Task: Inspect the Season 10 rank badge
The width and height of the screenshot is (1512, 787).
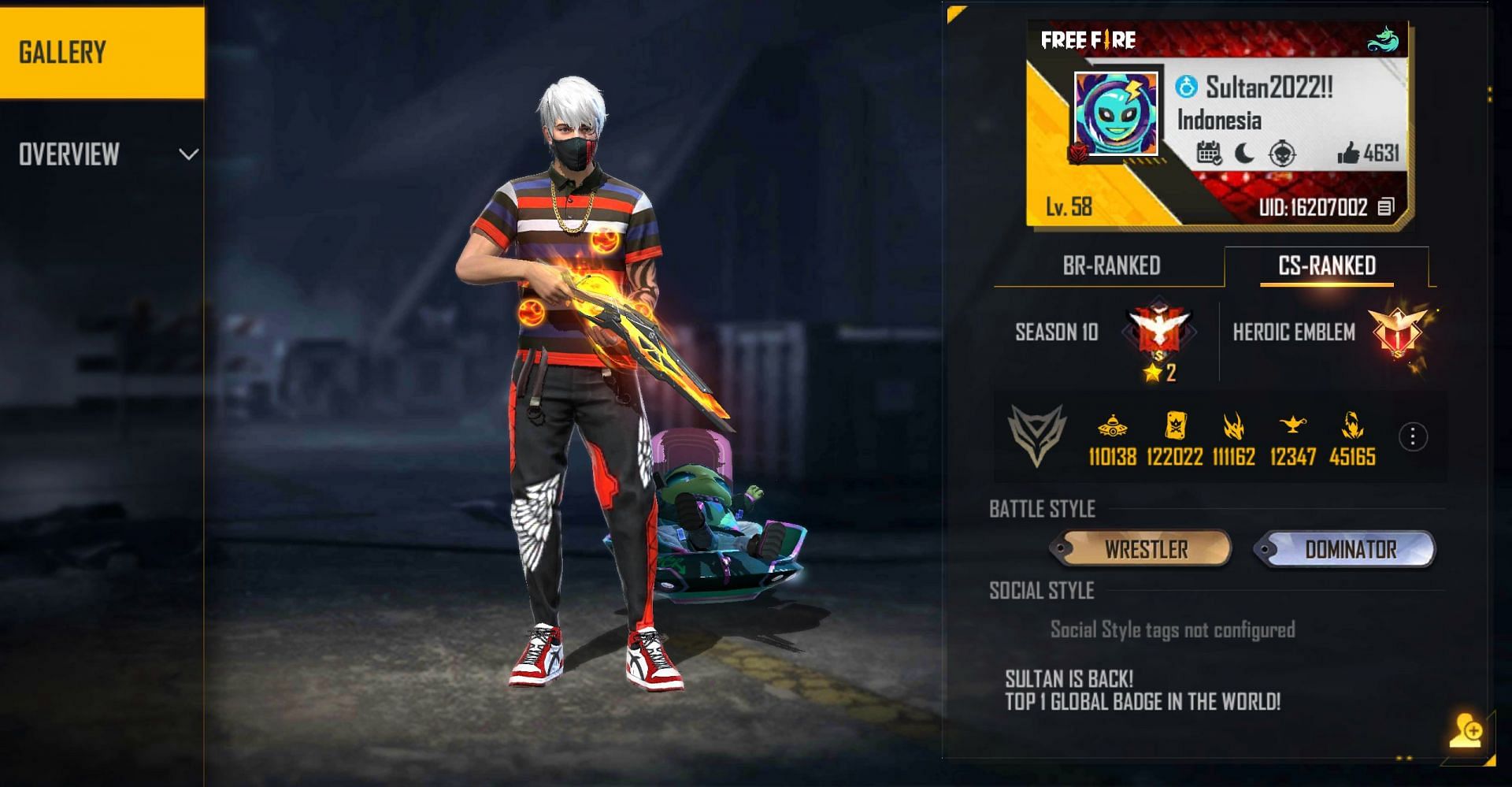Action: pyautogui.click(x=1158, y=329)
